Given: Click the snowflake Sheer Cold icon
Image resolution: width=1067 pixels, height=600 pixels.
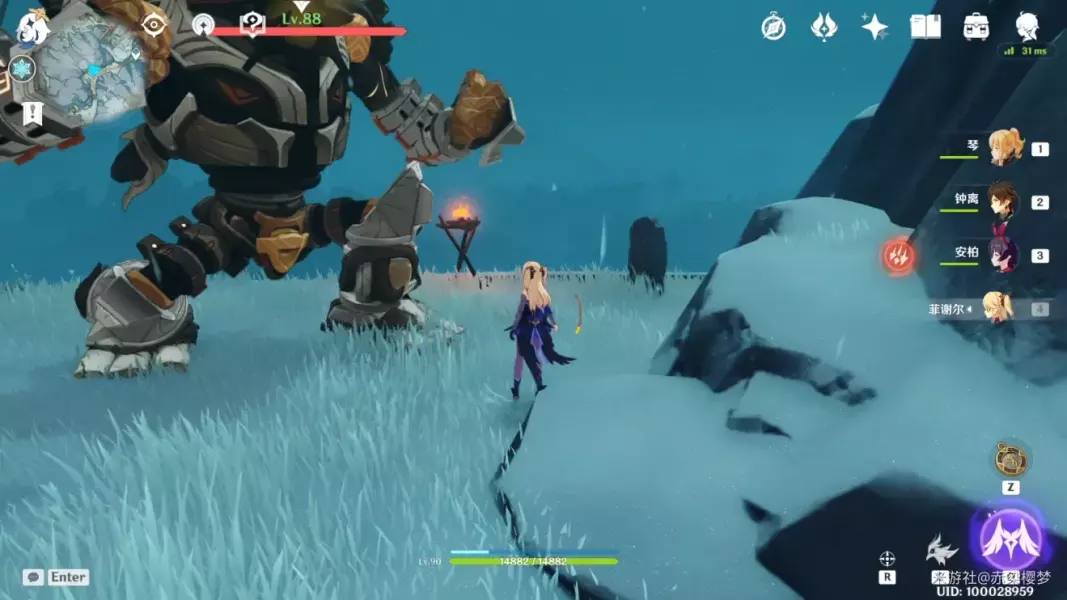Looking at the screenshot, I should click(21, 69).
